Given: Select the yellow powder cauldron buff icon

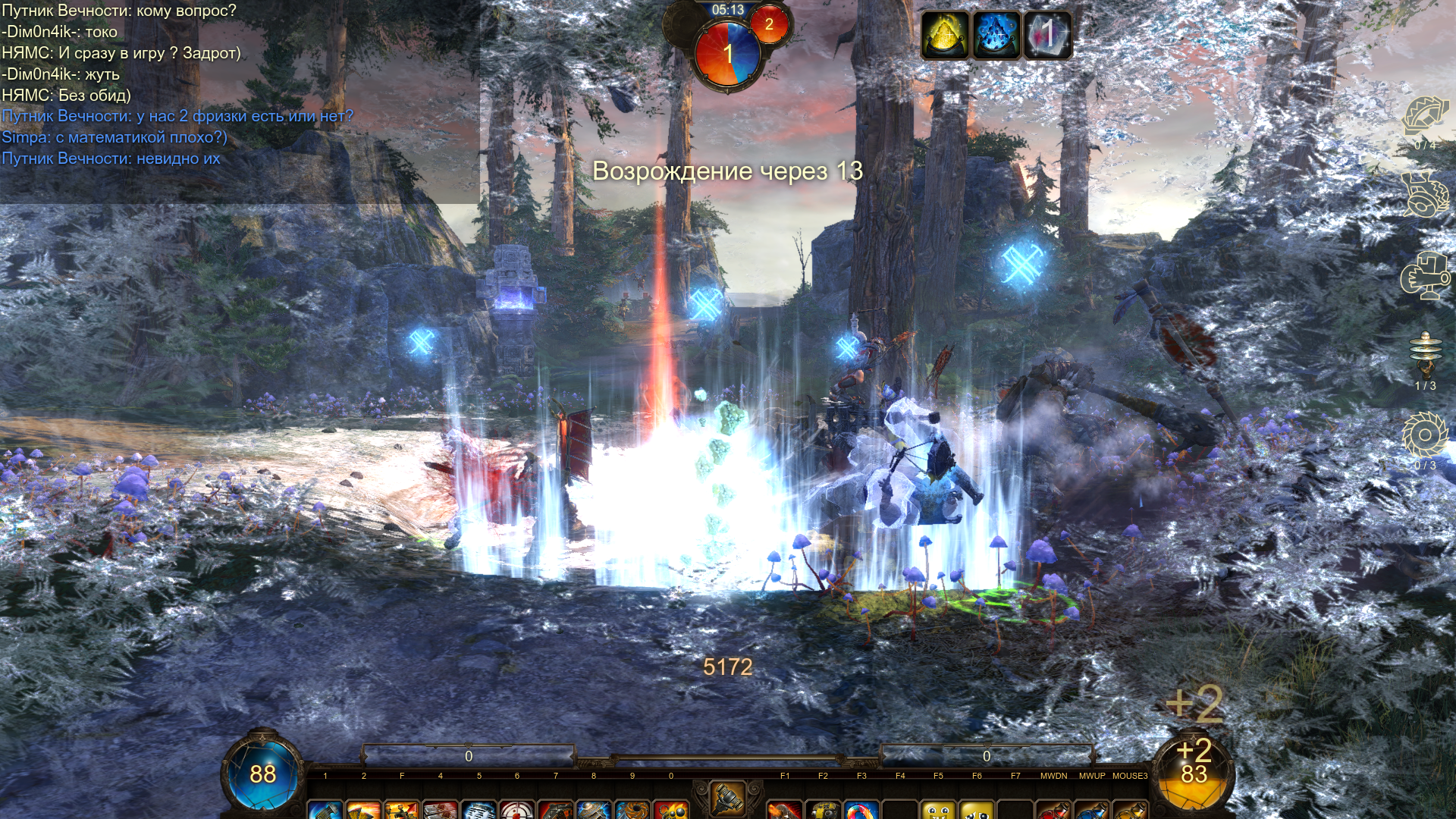Looking at the screenshot, I should 945,35.
